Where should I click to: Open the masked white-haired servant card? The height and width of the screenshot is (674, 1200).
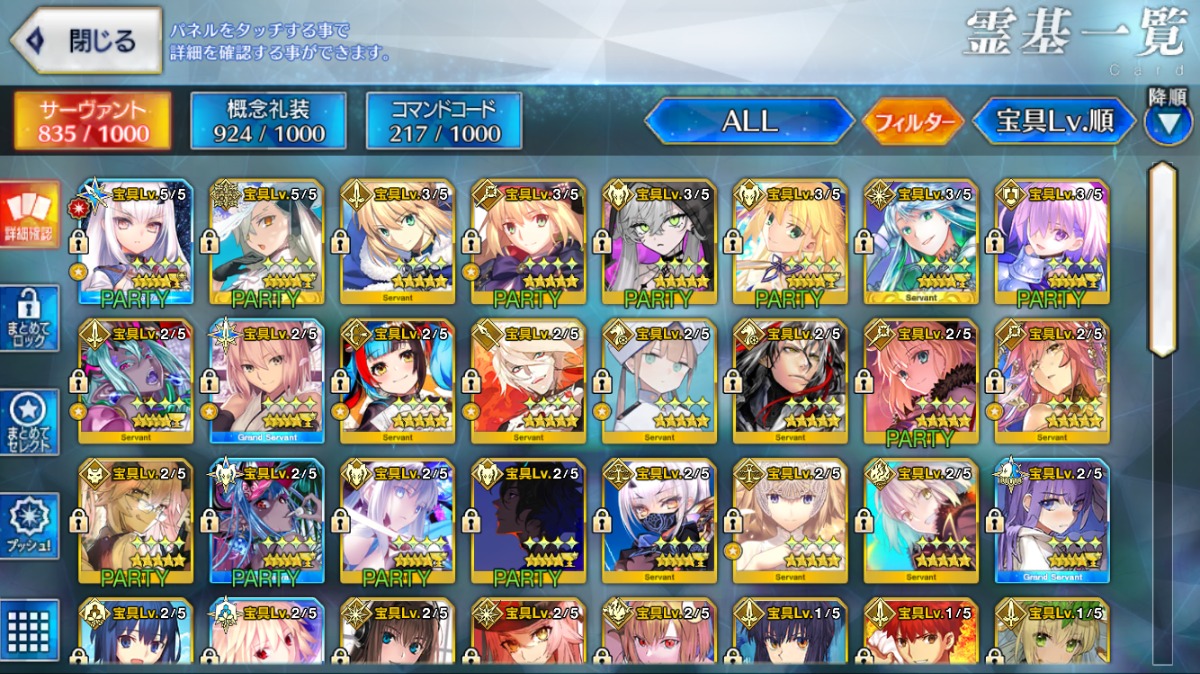659,522
